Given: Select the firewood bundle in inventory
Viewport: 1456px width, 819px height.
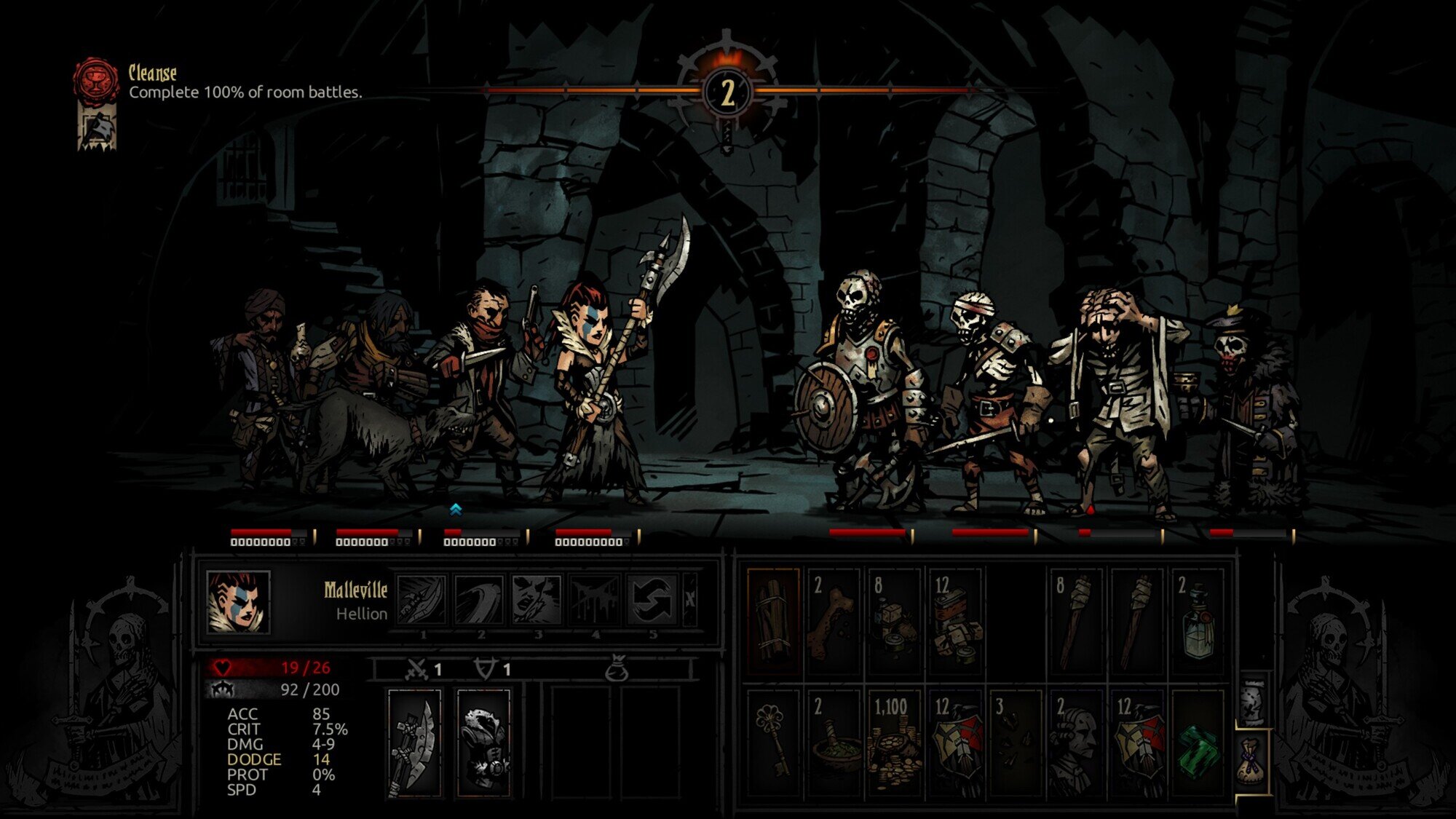Looking at the screenshot, I should (773, 620).
